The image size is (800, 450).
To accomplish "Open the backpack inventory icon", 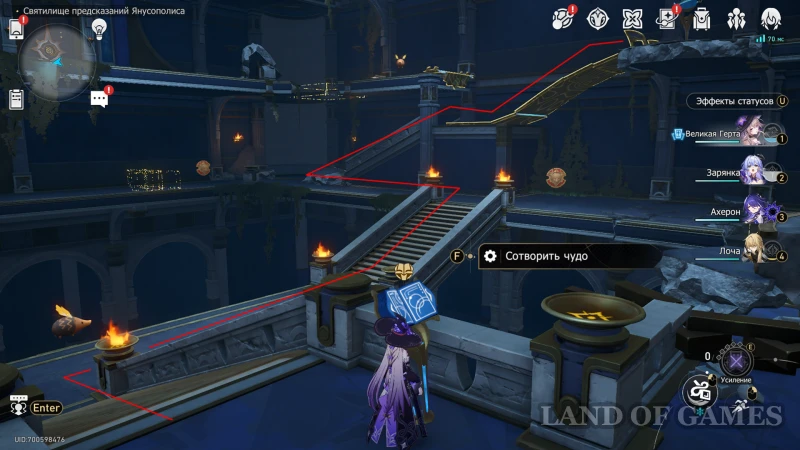I will click(x=701, y=18).
